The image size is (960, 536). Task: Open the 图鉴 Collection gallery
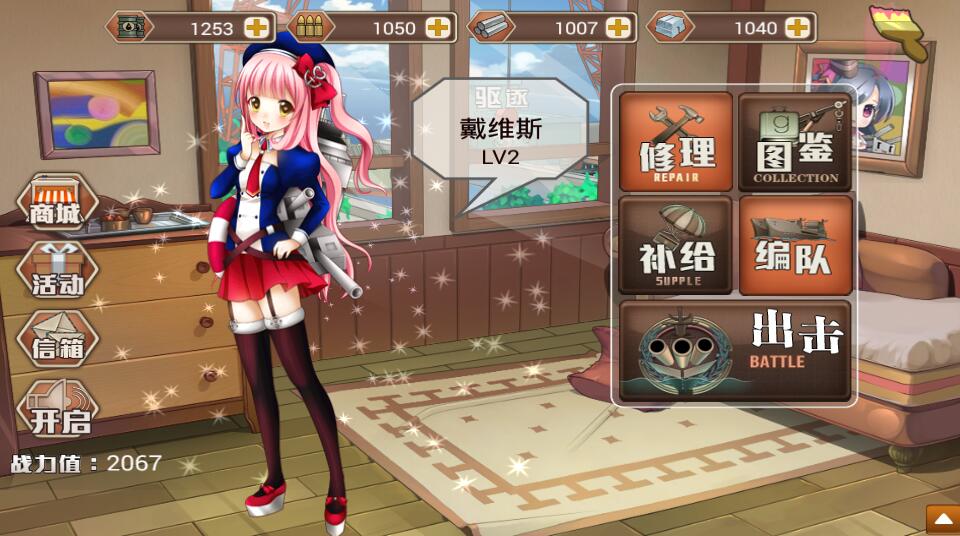pos(795,142)
